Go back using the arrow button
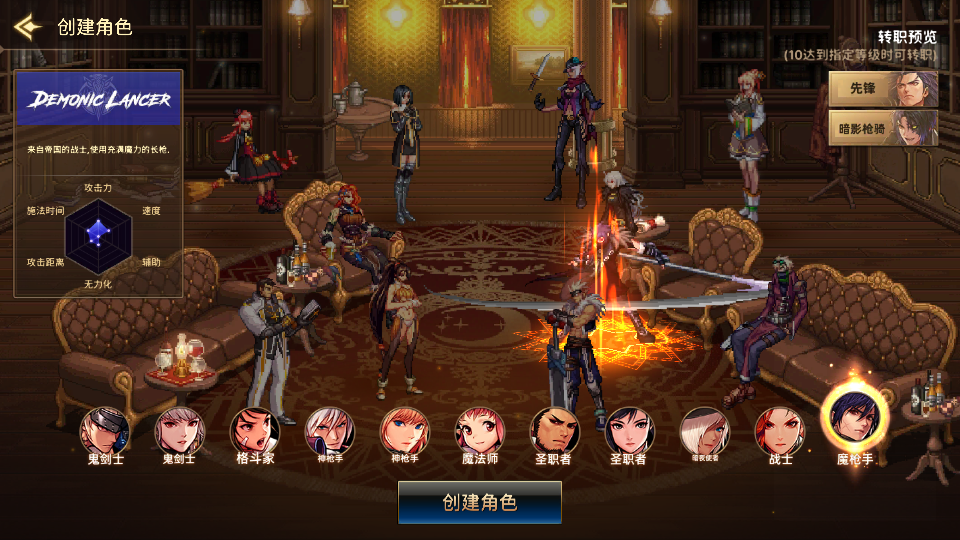 click(x=27, y=26)
